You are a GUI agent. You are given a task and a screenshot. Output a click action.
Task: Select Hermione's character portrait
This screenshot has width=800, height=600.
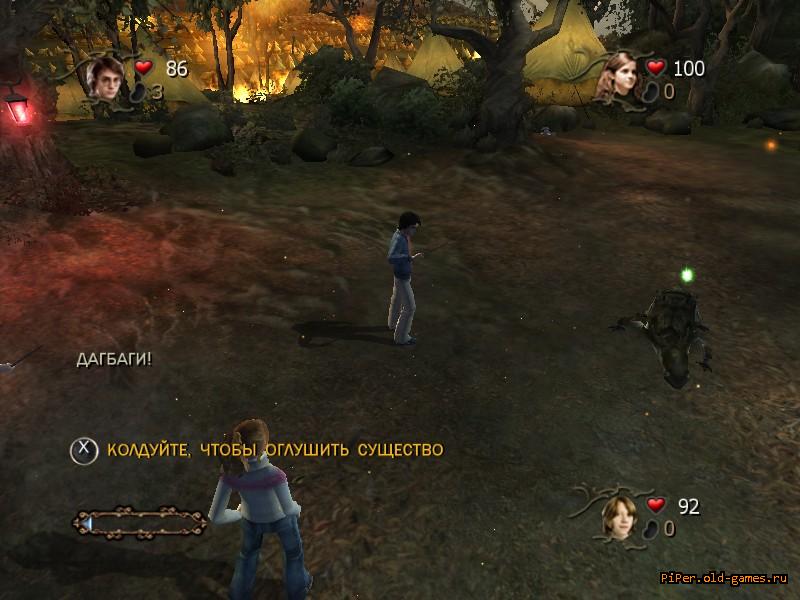tap(621, 77)
